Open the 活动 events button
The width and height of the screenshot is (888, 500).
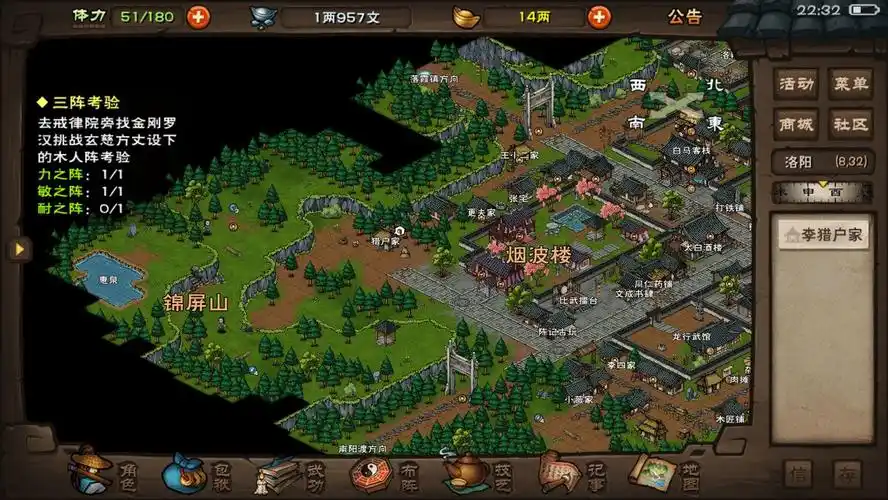[796, 84]
